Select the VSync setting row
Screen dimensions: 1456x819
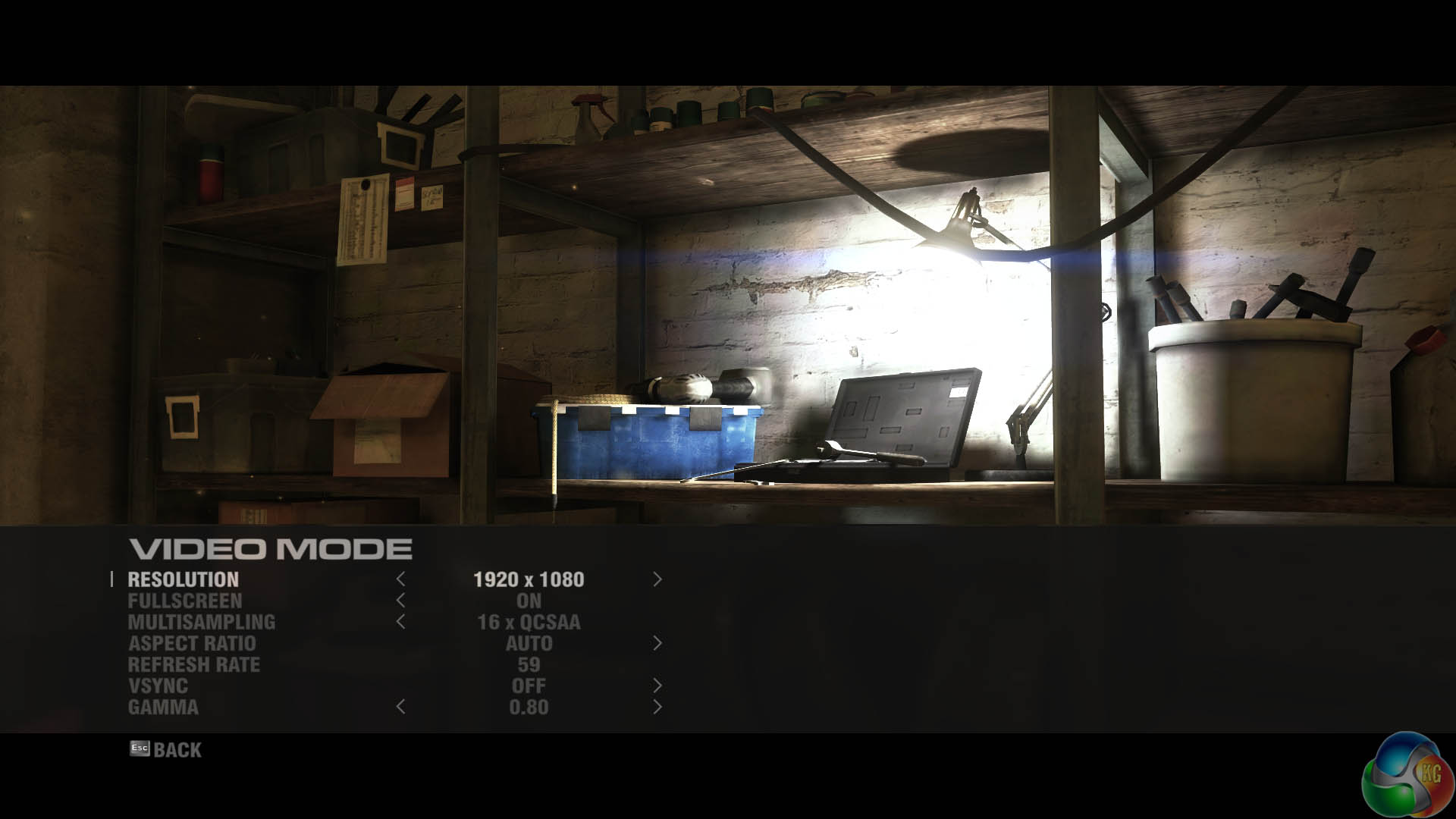158,686
